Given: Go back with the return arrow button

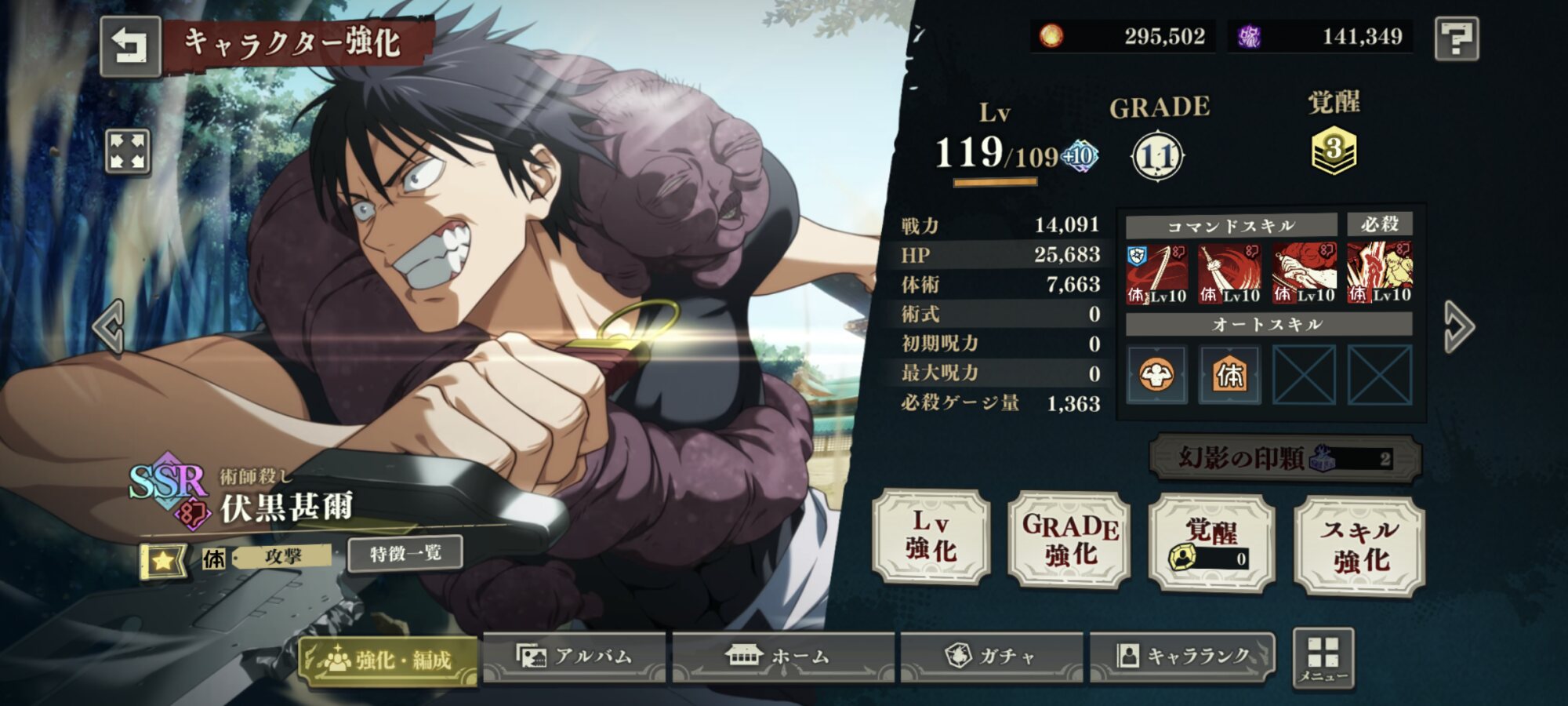Looking at the screenshot, I should point(130,45).
